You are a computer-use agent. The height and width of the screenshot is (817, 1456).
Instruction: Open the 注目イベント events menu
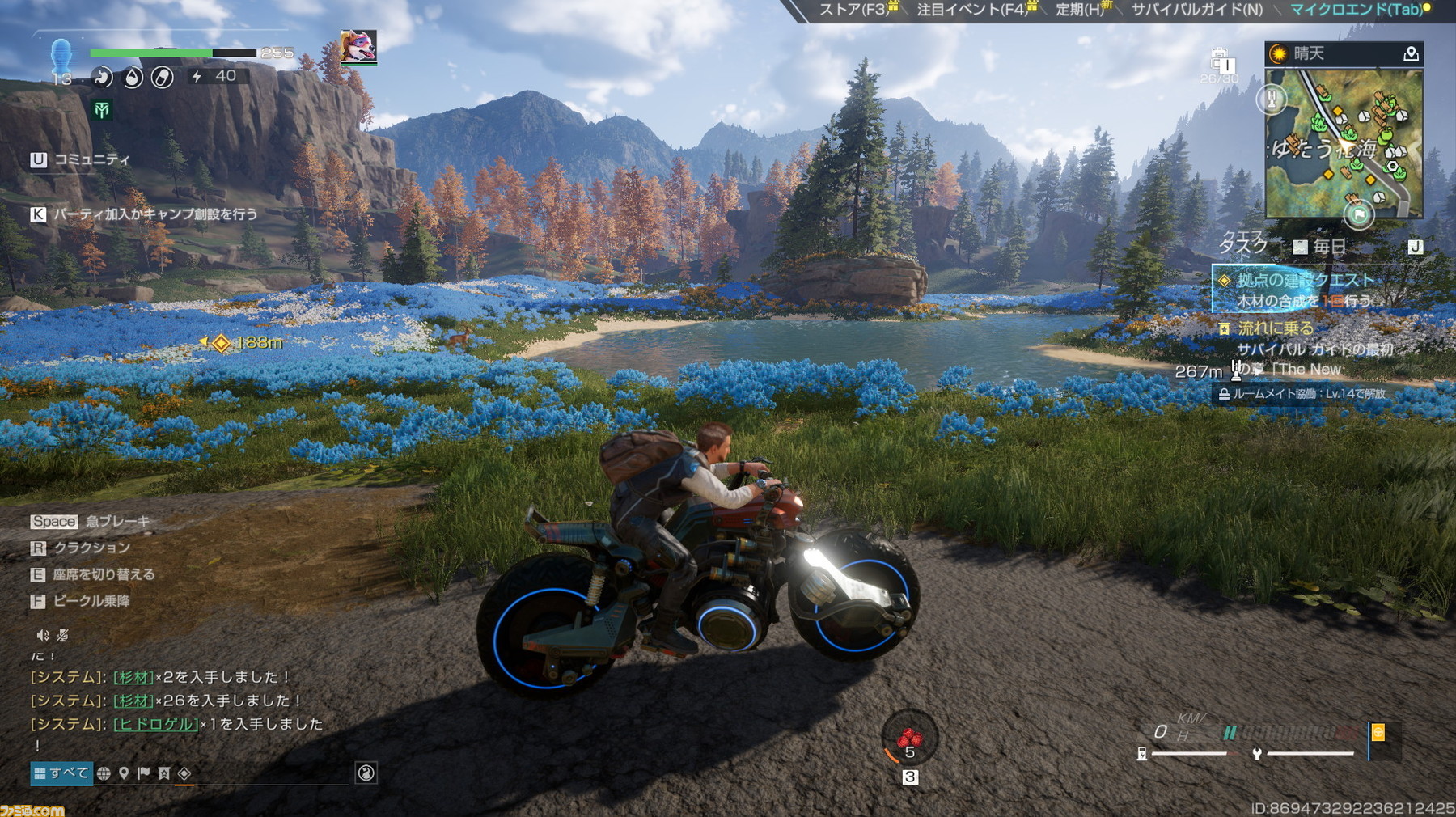point(971,10)
